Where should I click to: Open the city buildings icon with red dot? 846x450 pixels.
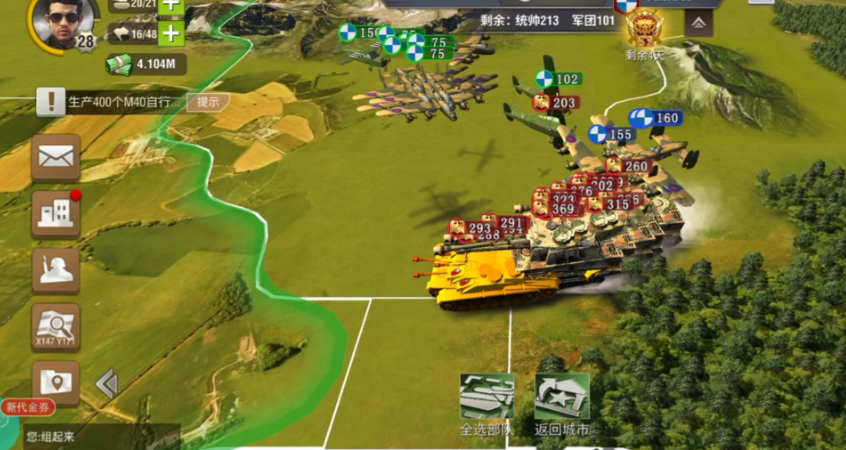click(x=55, y=213)
